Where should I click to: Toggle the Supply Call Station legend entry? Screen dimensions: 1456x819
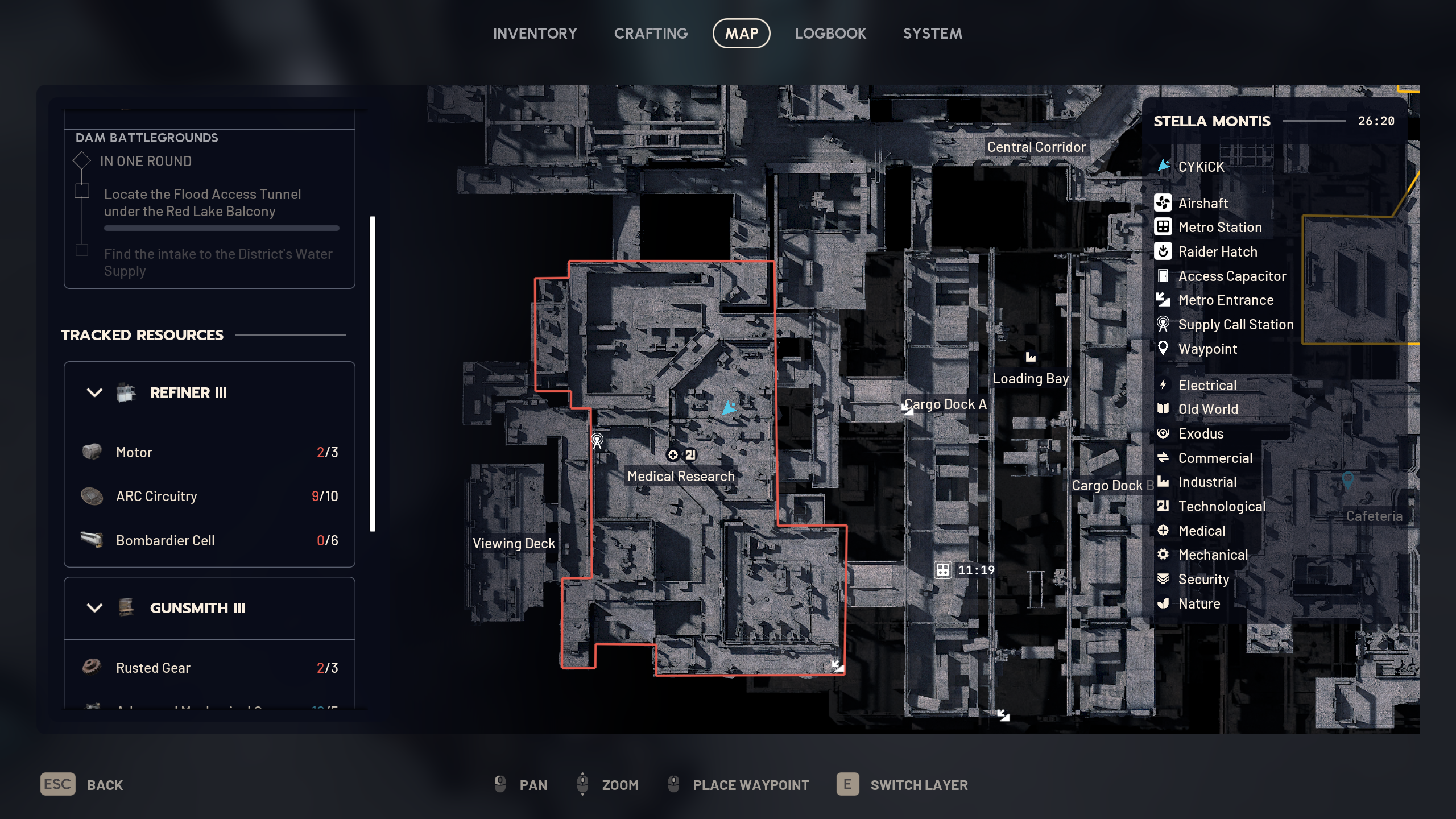coord(1235,324)
